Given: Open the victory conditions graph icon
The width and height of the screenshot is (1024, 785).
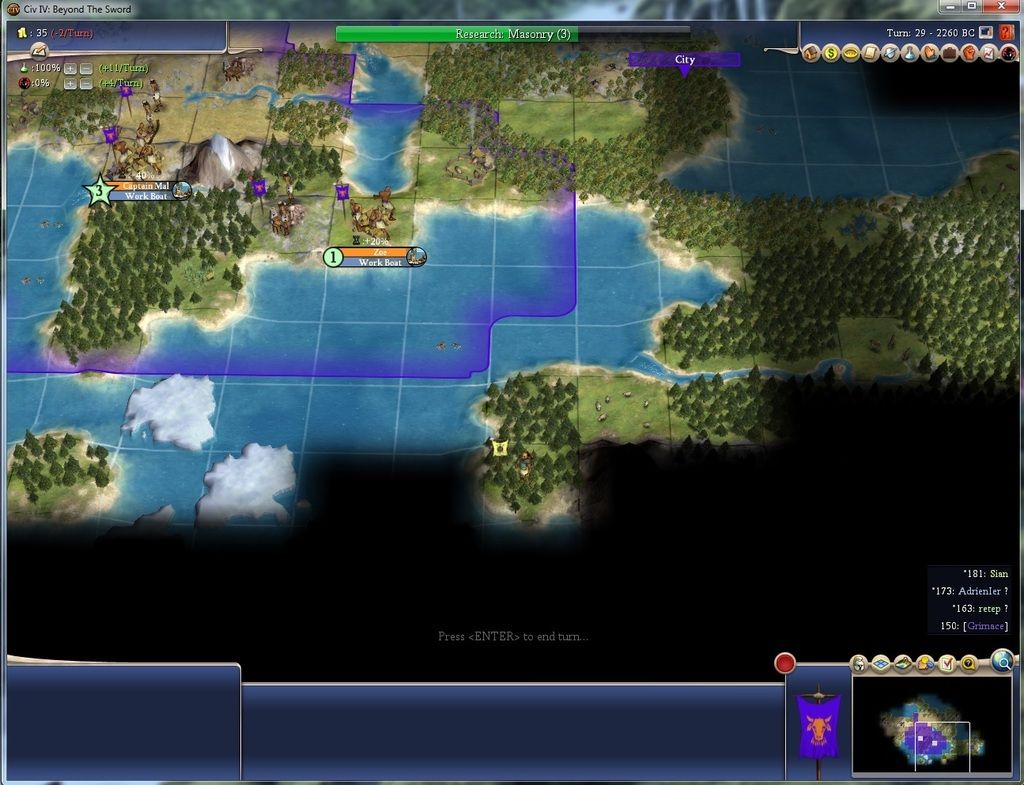Looking at the screenshot, I should coord(988,53).
